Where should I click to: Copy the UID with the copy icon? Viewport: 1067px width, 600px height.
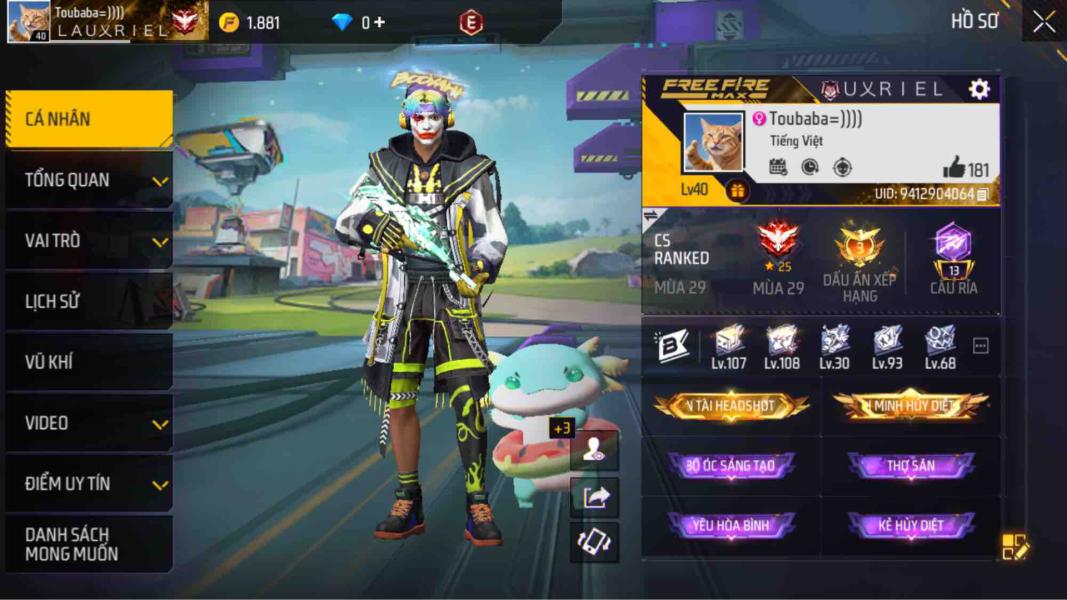[983, 194]
